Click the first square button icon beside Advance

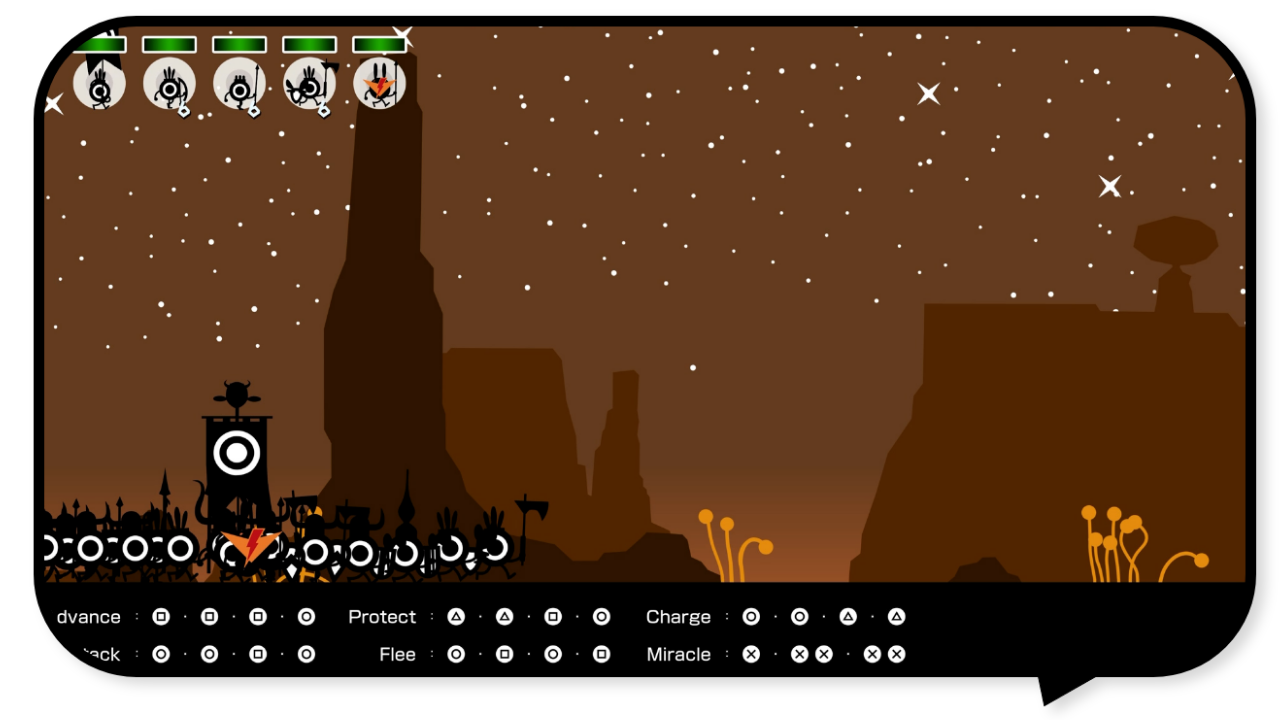(x=160, y=616)
